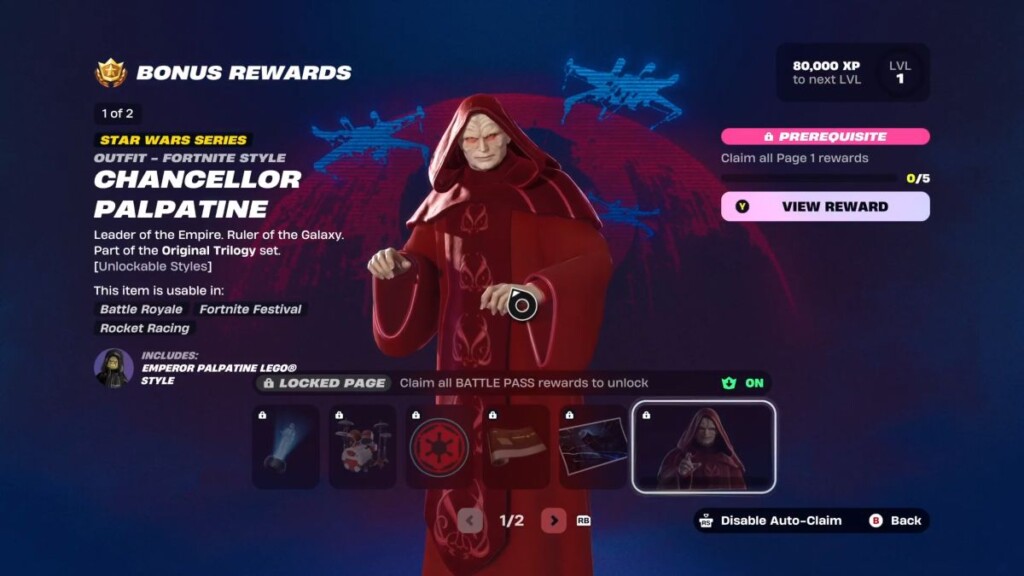Select the brown scroll wrap reward tile
The height and width of the screenshot is (576, 1024).
516,447
